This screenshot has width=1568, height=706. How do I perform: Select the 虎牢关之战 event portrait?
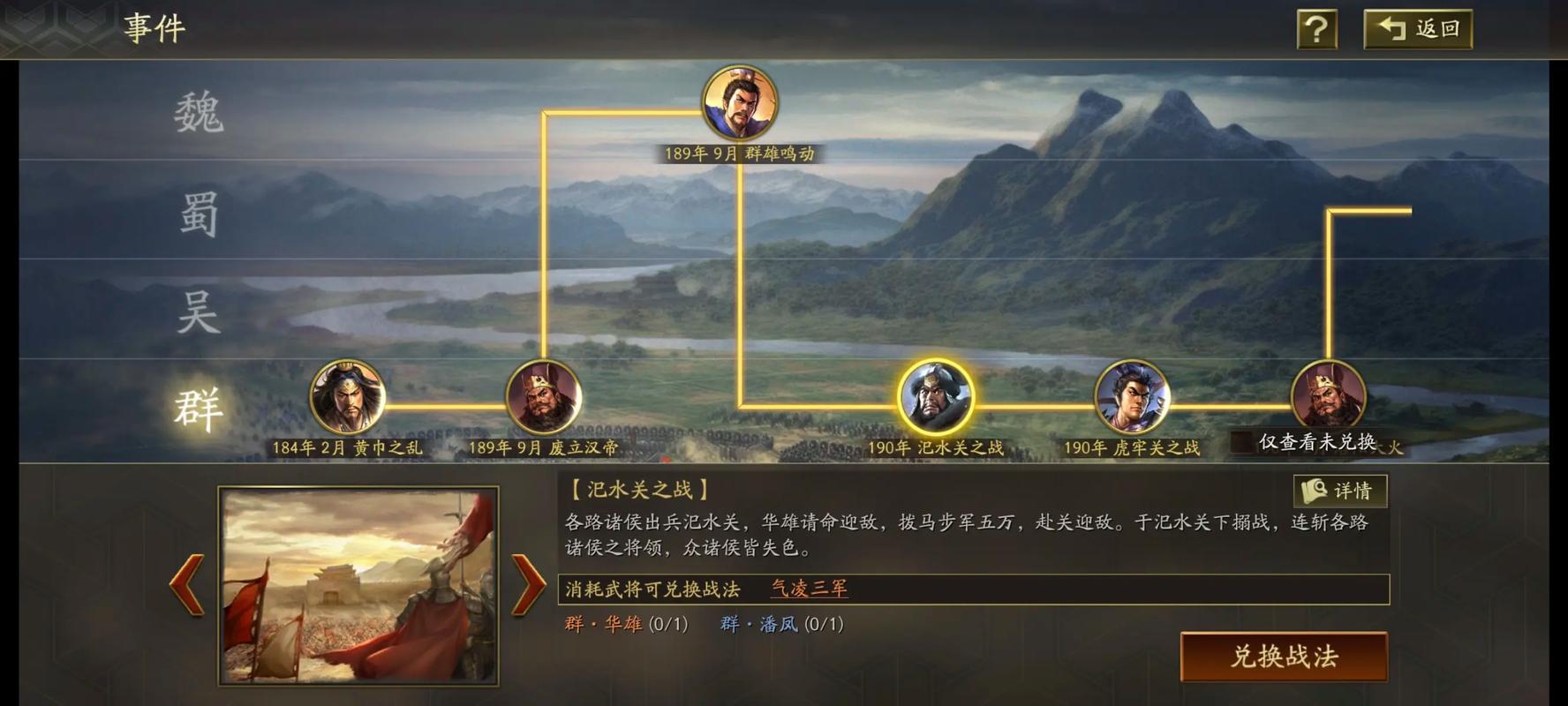point(1133,399)
